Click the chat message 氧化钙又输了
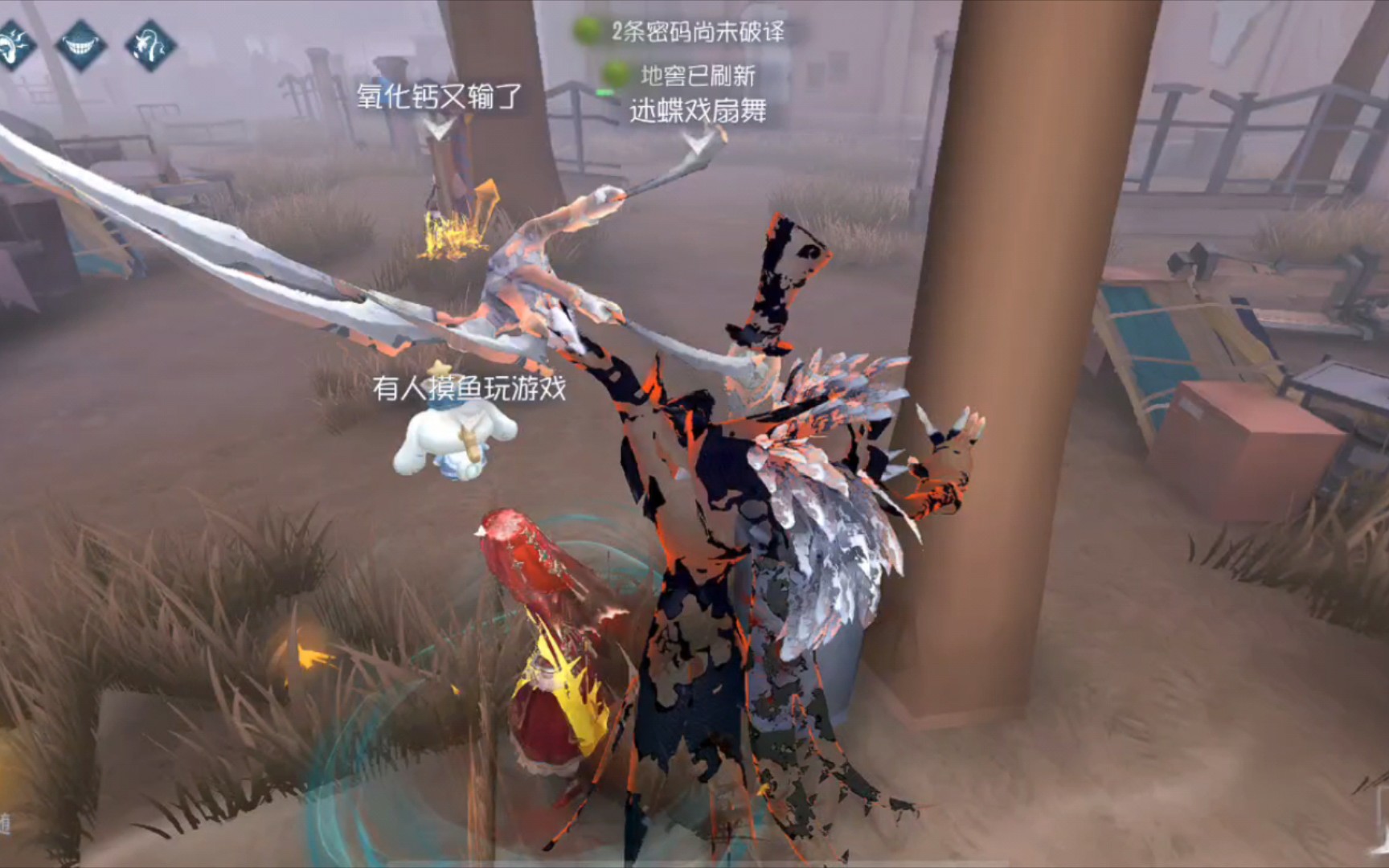The width and height of the screenshot is (1389, 868). click(438, 96)
